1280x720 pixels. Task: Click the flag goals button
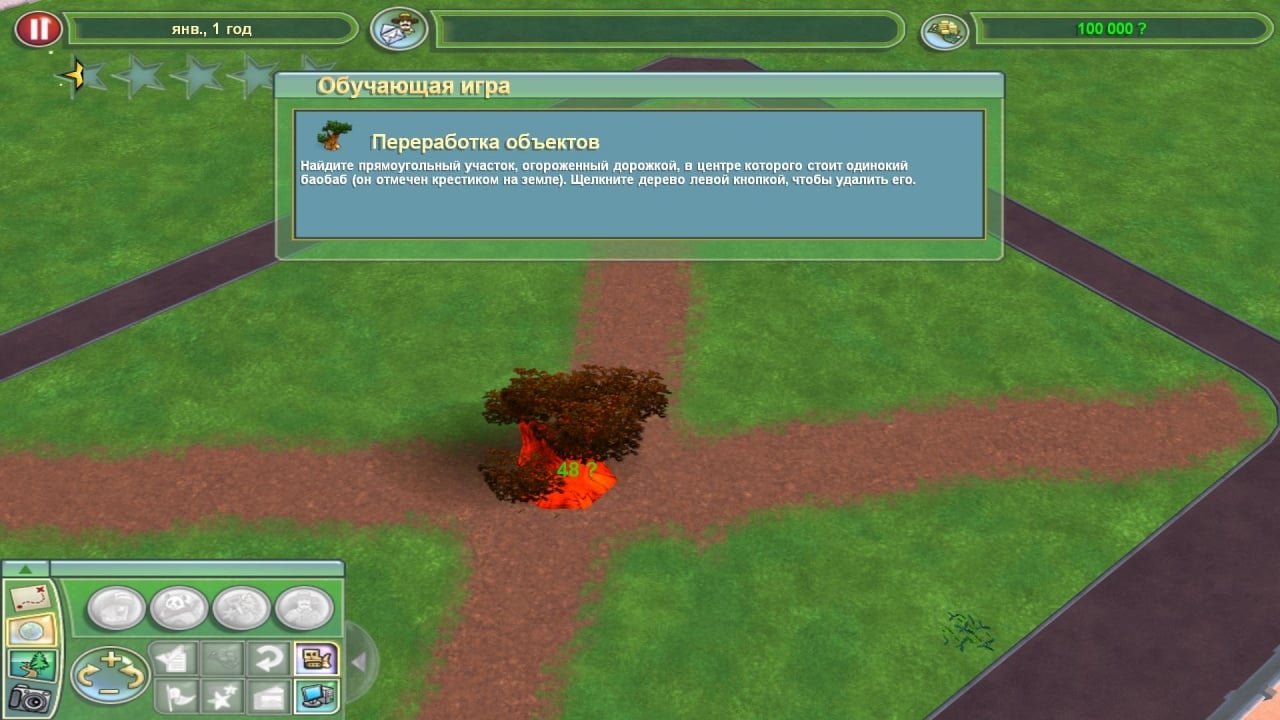point(174,695)
